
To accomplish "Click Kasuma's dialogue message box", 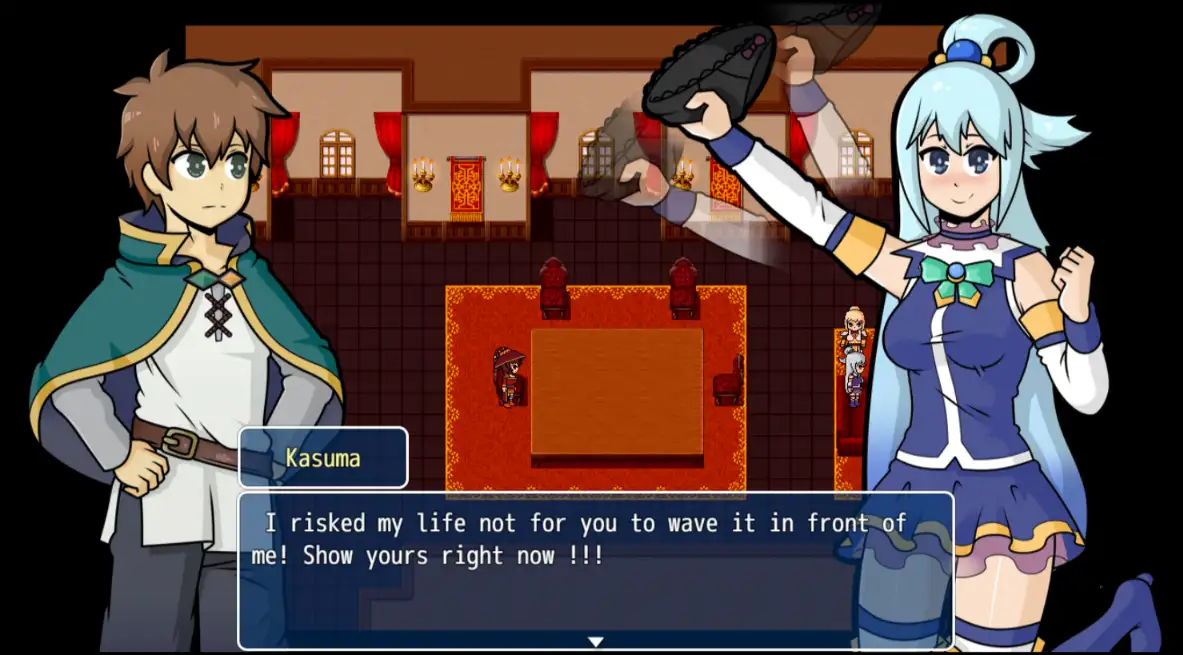I will (x=595, y=568).
